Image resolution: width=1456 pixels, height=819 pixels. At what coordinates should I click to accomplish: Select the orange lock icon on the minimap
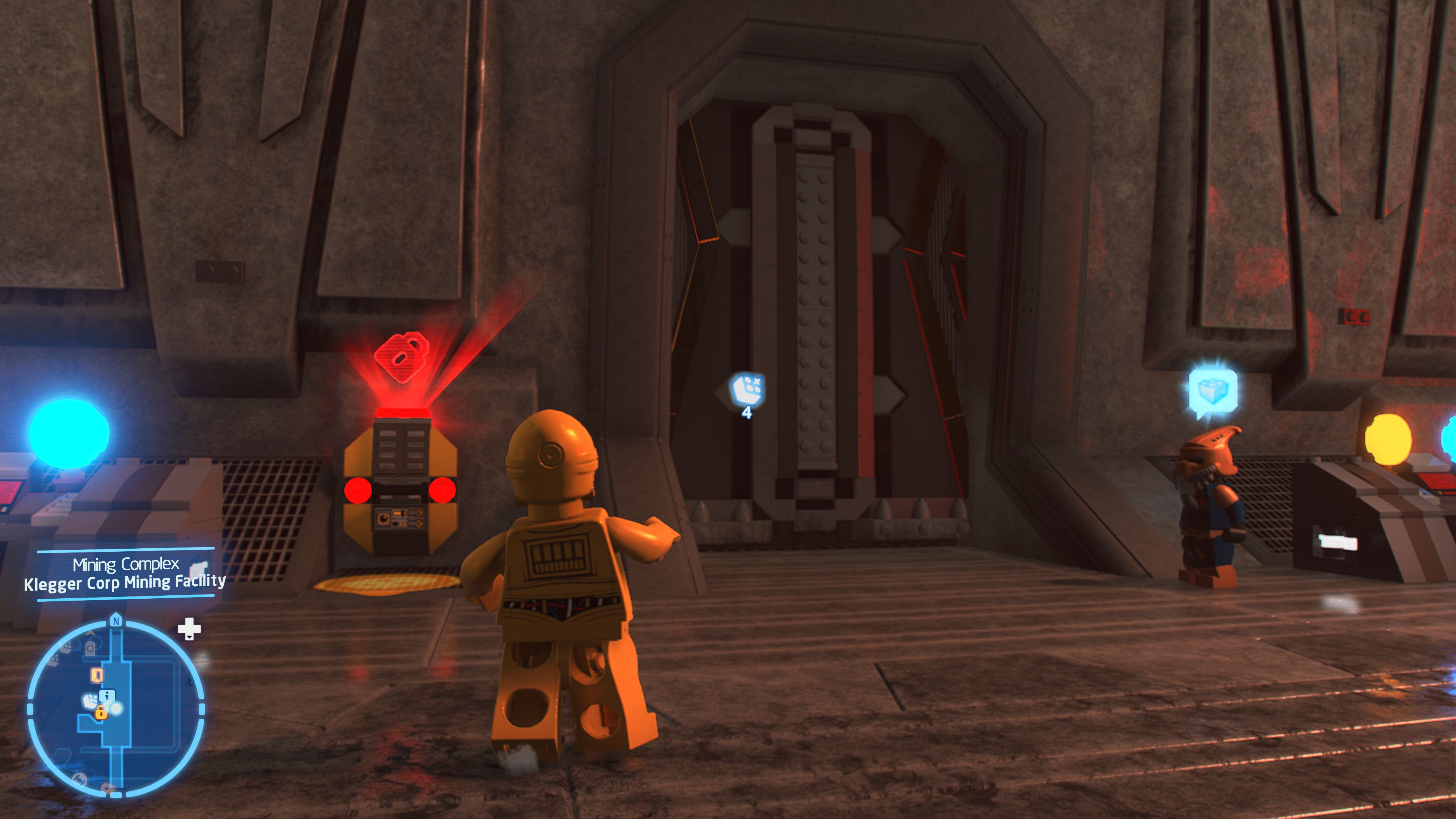click(101, 713)
